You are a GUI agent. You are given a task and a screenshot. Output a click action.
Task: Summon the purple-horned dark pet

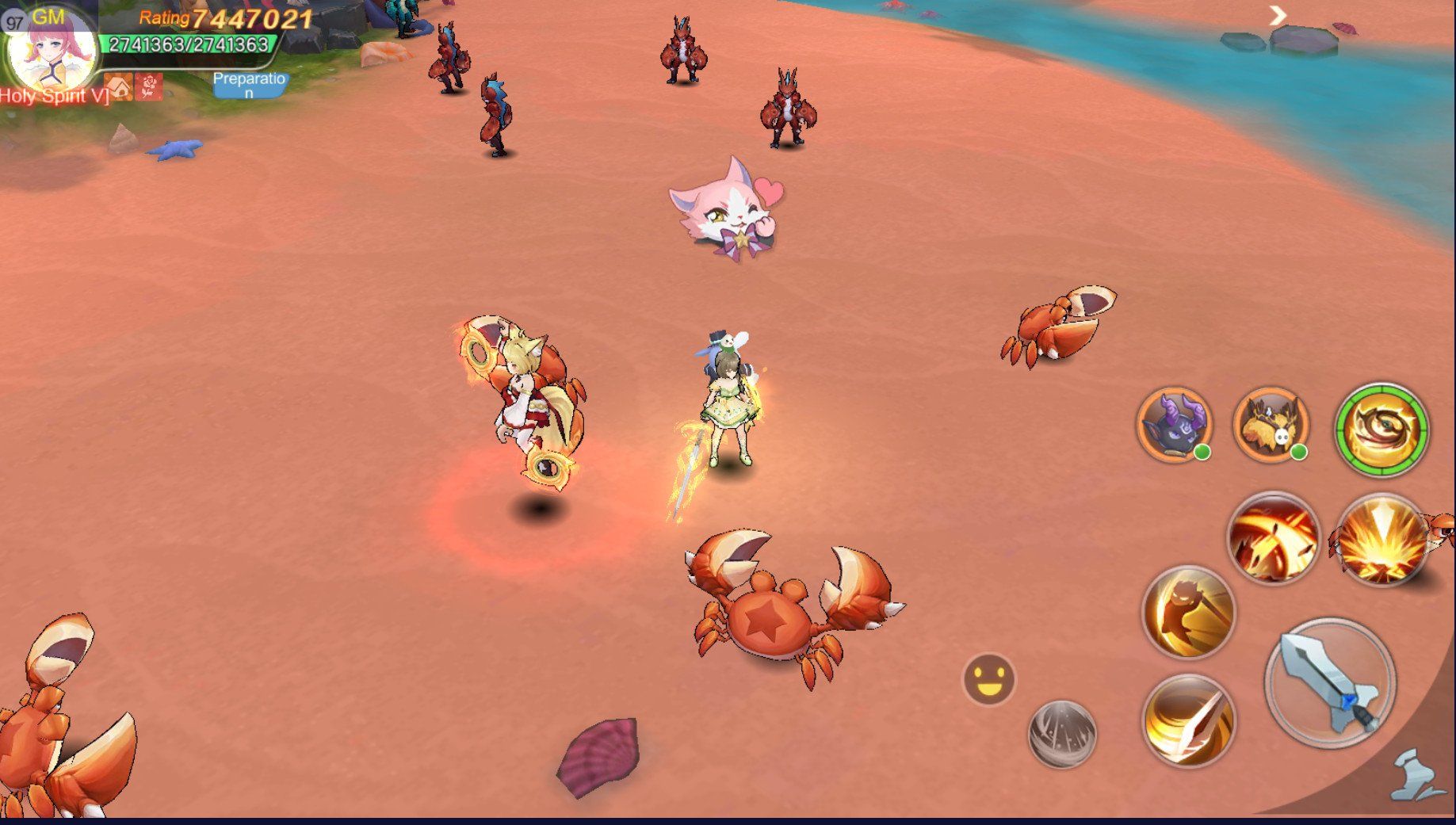coord(1175,424)
